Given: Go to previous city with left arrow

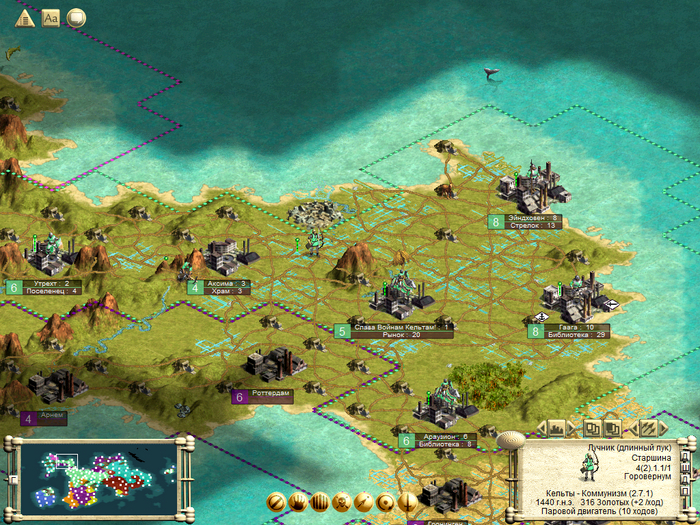Looking at the screenshot, I should pos(540,428).
